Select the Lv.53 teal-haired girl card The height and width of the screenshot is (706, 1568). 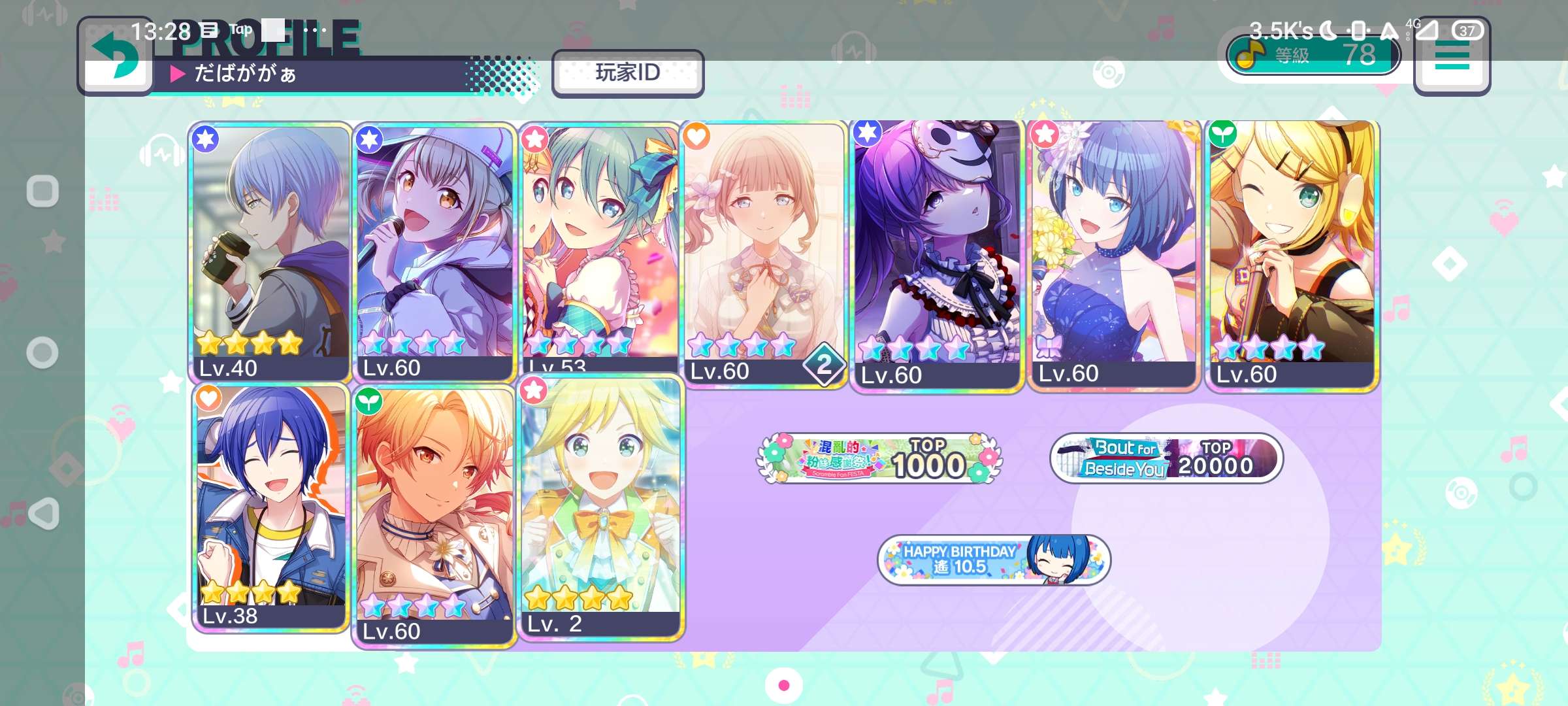(600, 248)
